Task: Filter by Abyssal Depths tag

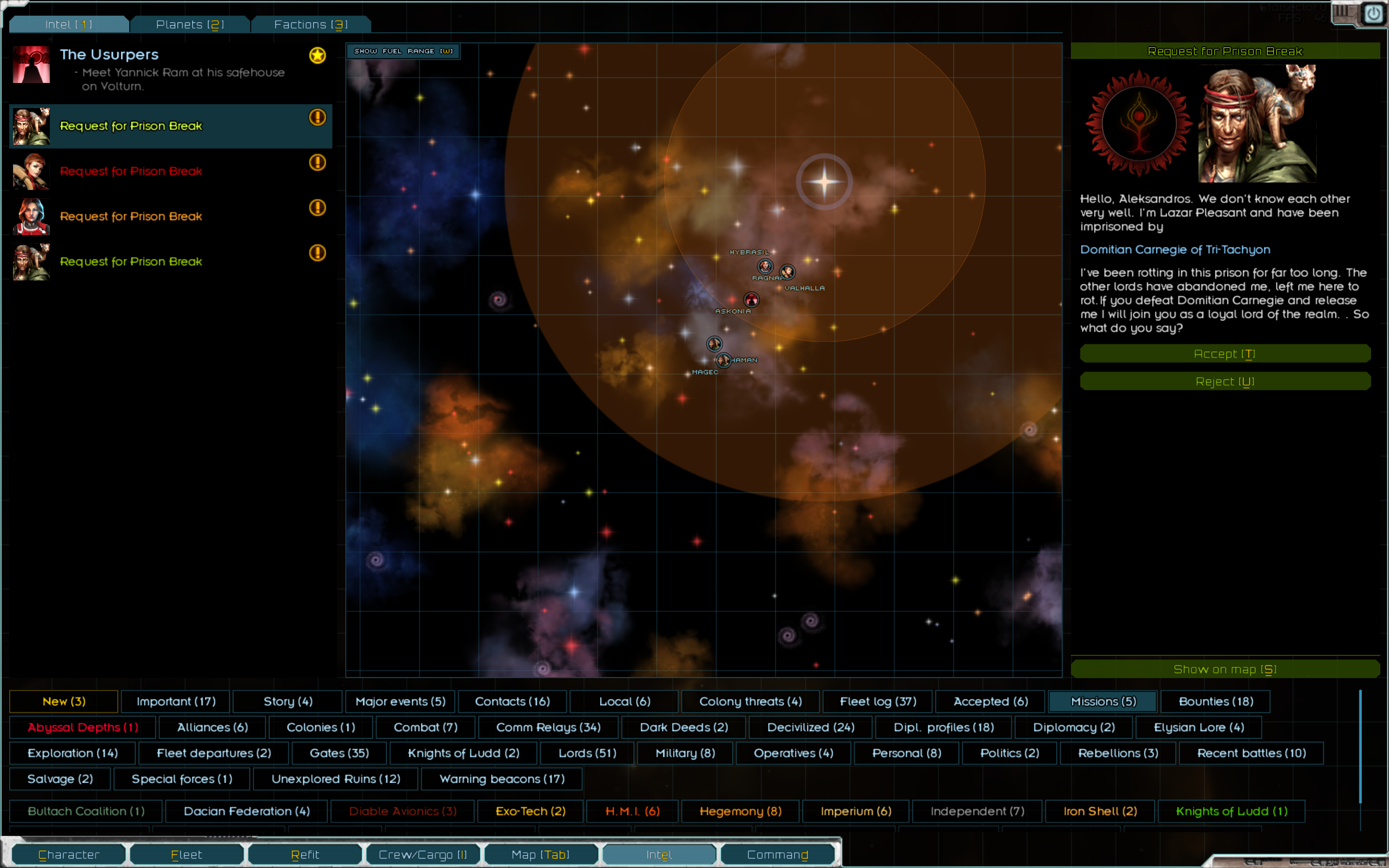Action: (x=83, y=727)
